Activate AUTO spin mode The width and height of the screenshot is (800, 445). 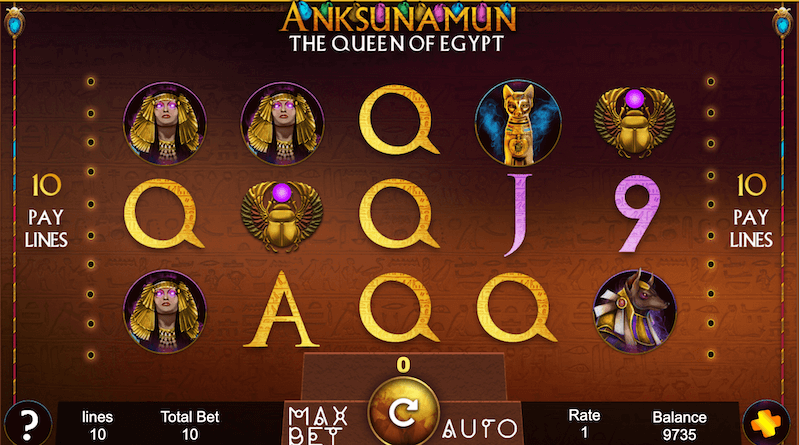tap(479, 429)
